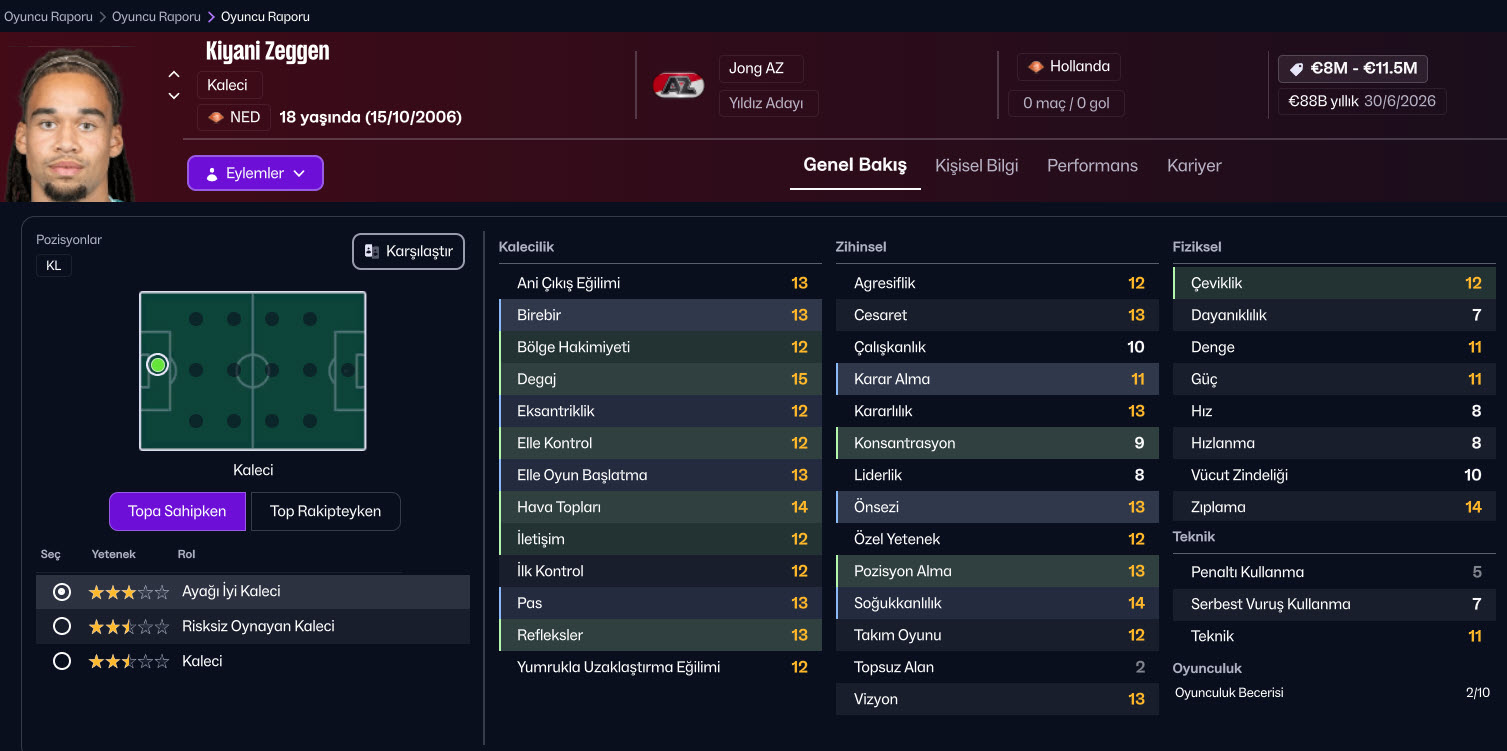
Task: Open the Jong AZ club link
Action: [x=757, y=69]
